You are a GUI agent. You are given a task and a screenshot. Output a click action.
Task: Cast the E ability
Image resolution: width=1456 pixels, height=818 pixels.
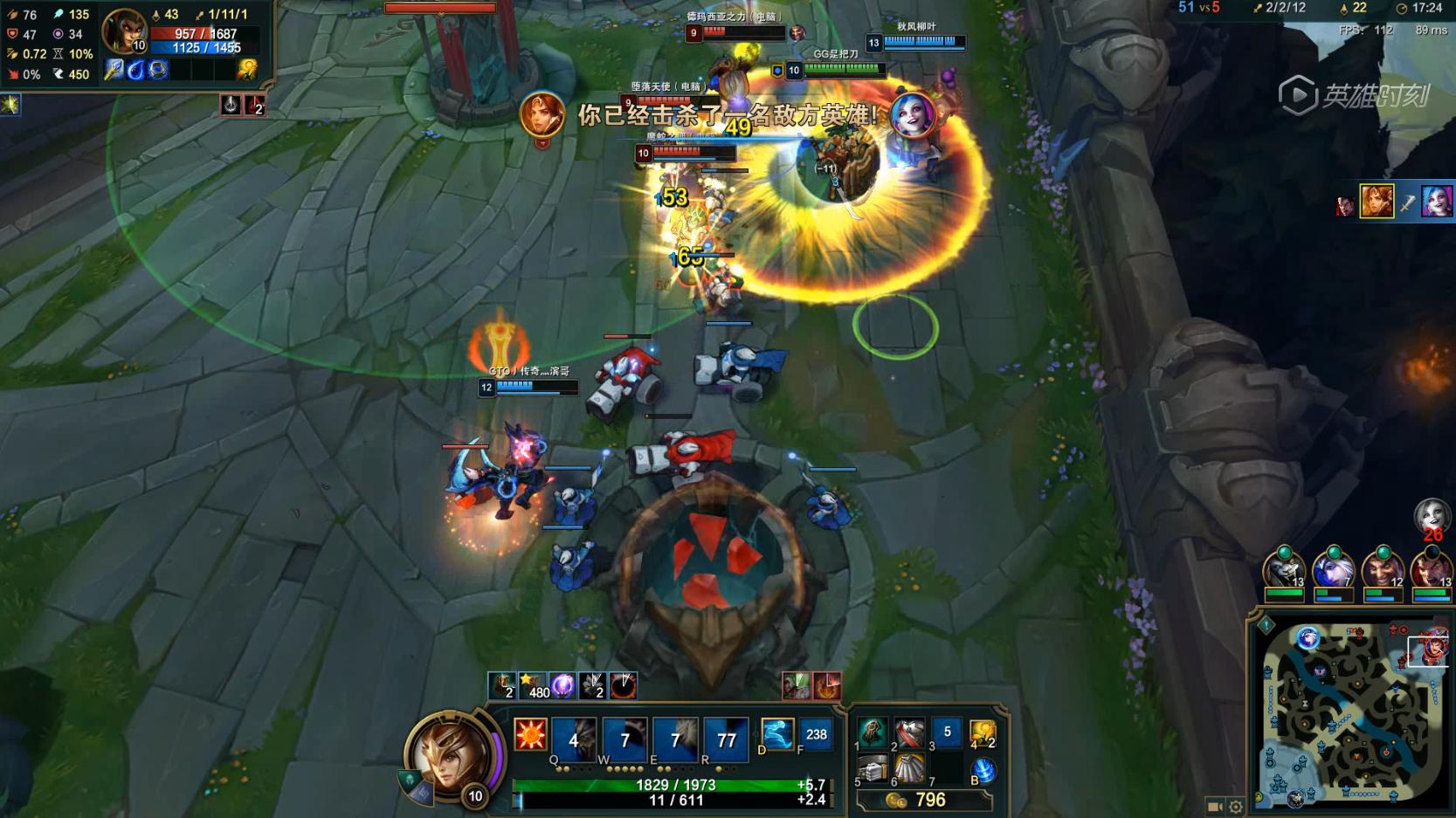675,739
